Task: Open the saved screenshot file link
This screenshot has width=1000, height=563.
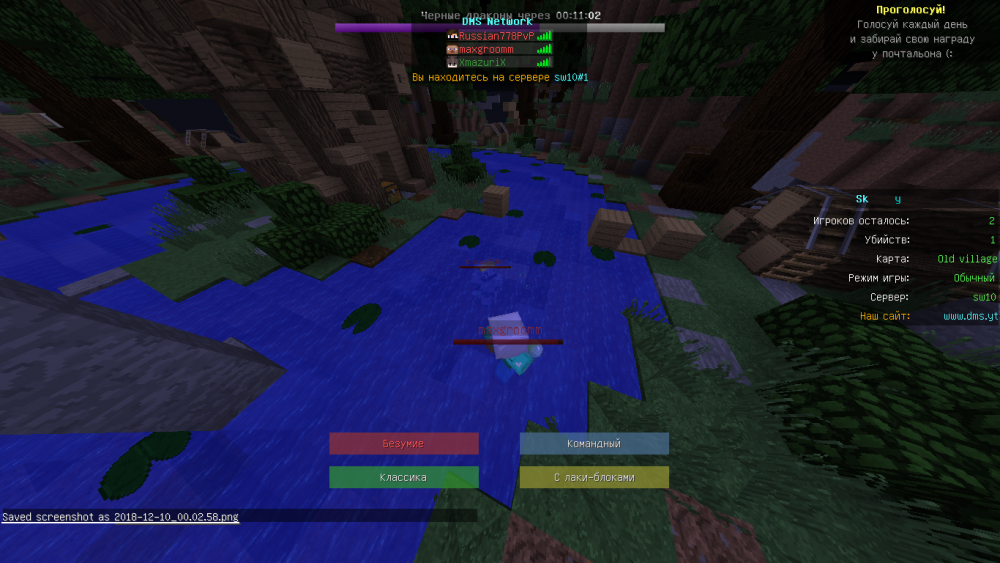Action: (176, 517)
